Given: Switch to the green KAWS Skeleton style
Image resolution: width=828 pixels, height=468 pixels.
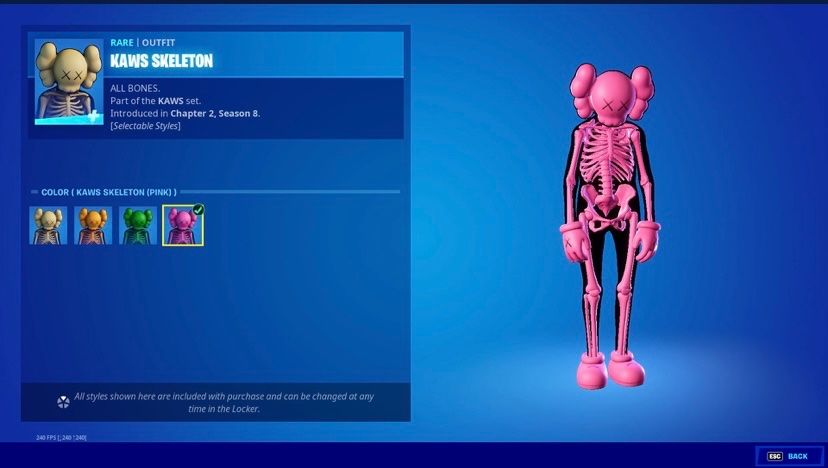Looking at the screenshot, I should pyautogui.click(x=138, y=226).
